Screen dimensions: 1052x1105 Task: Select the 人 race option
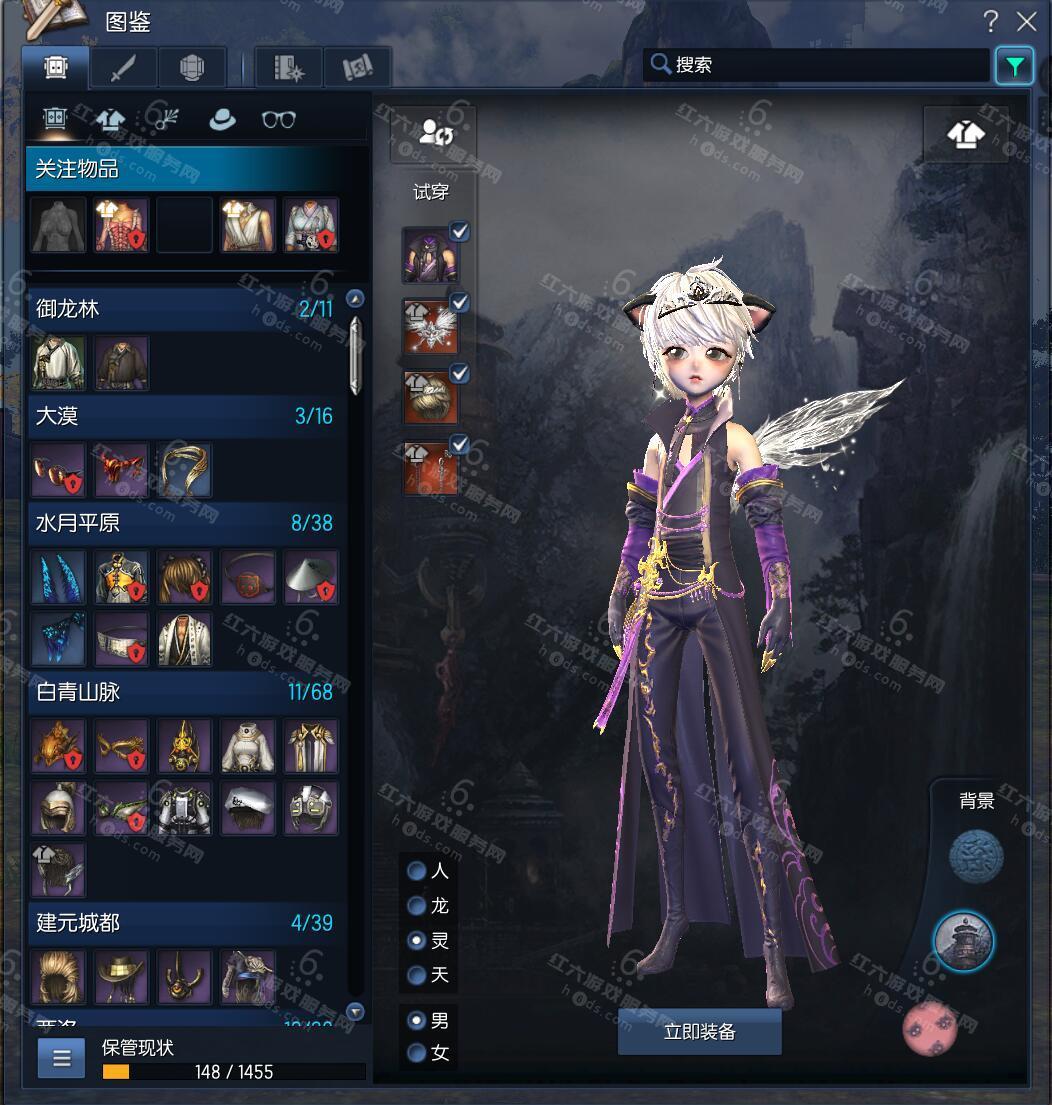[417, 870]
